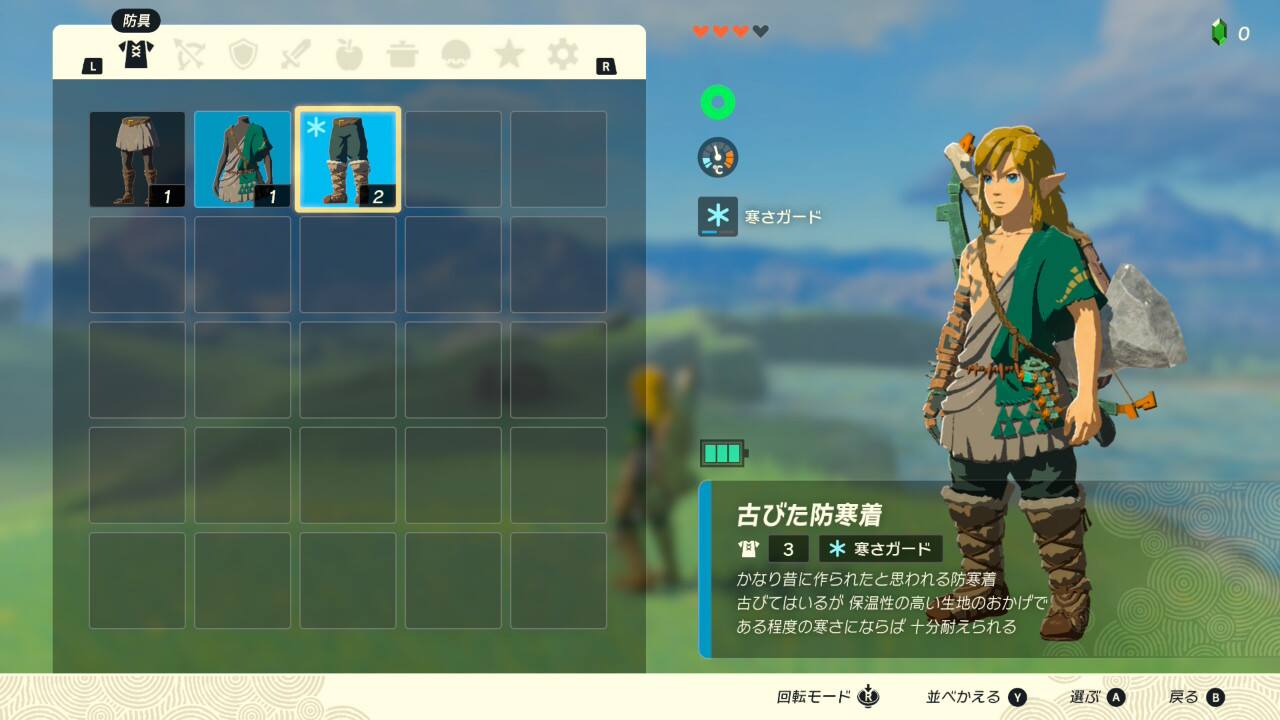The height and width of the screenshot is (720, 1280).
Task: Open the weapons sword tab
Action: point(296,54)
